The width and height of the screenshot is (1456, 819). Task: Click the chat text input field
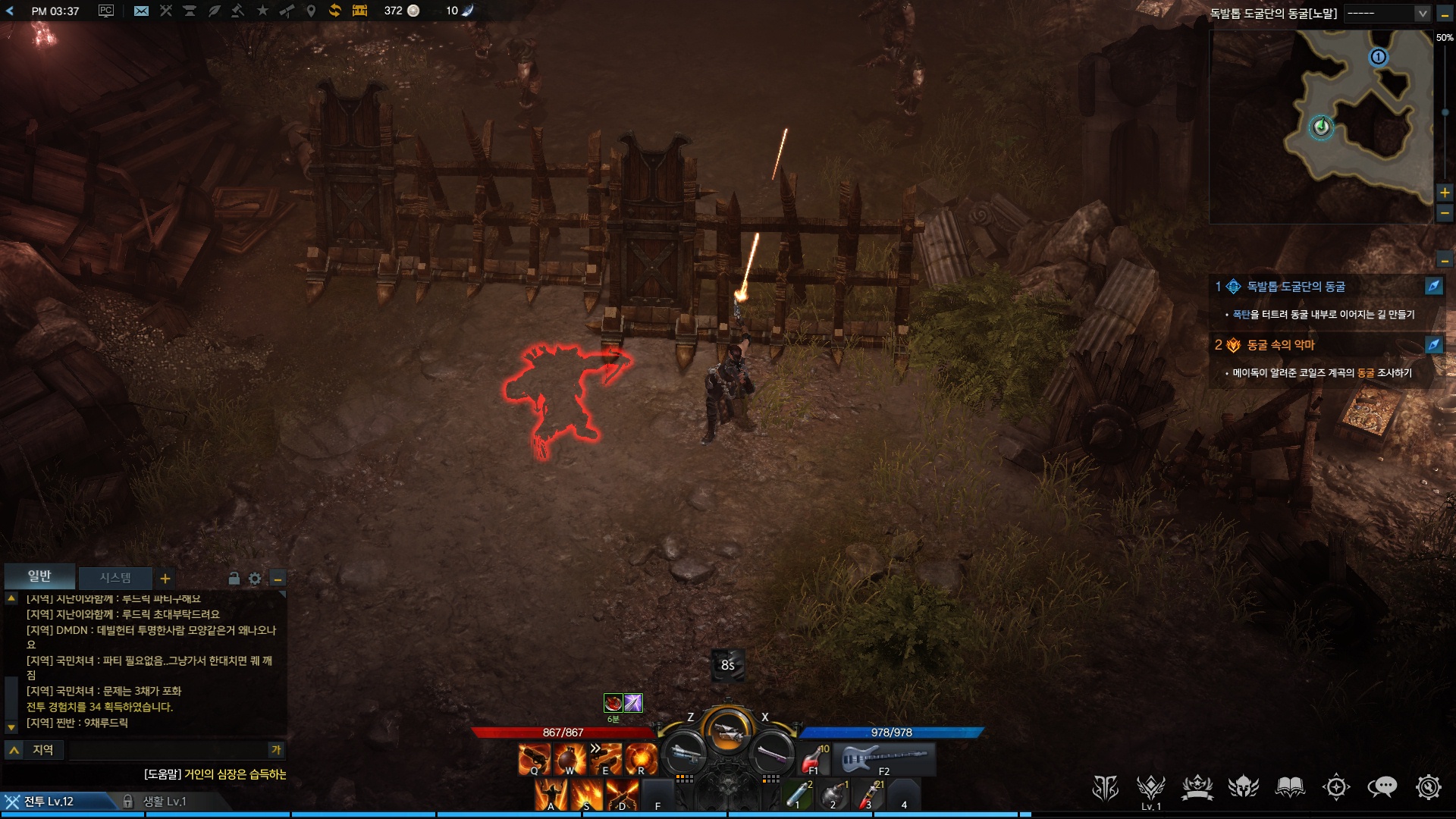click(x=167, y=750)
